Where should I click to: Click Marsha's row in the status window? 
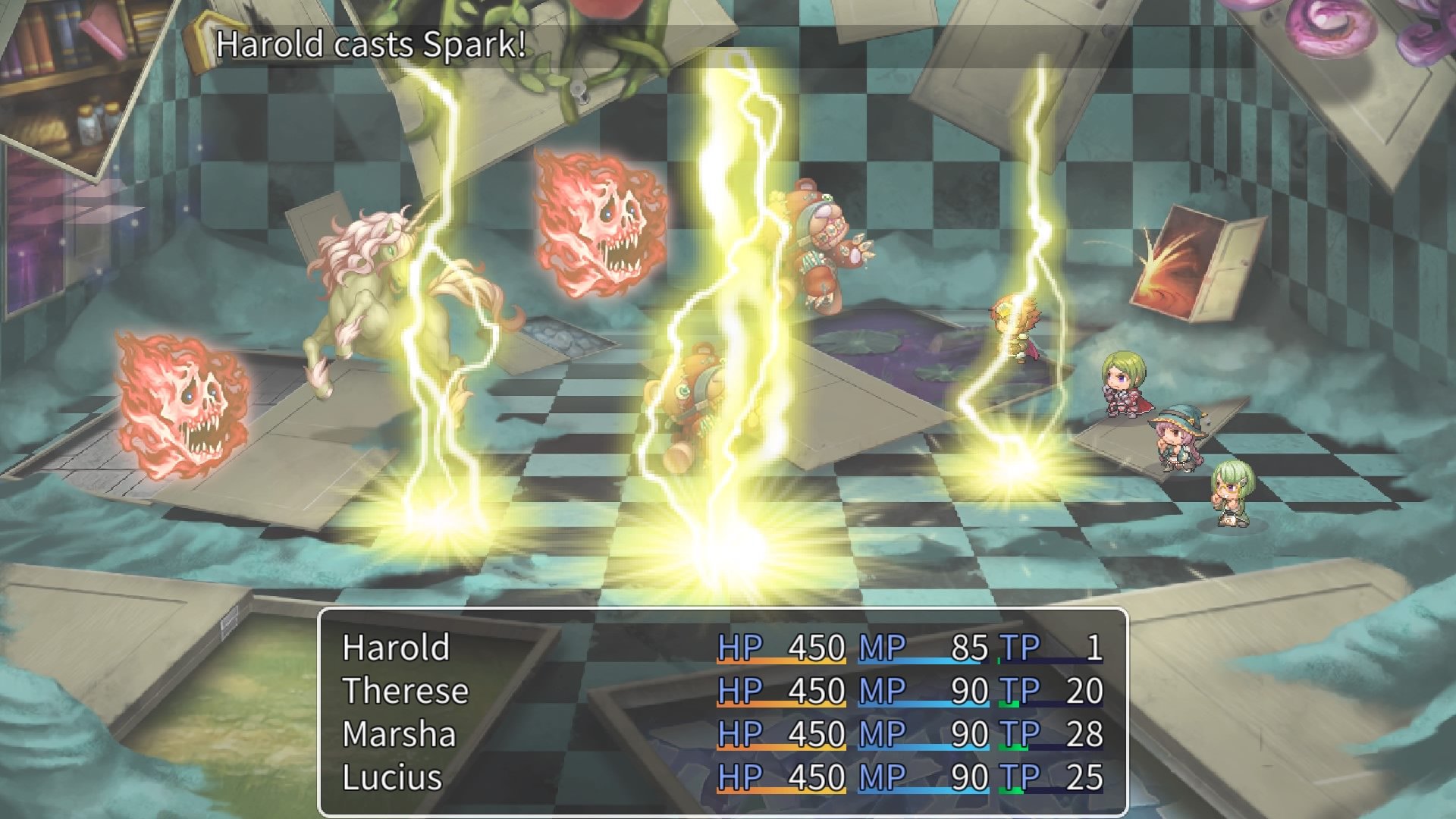tap(398, 734)
